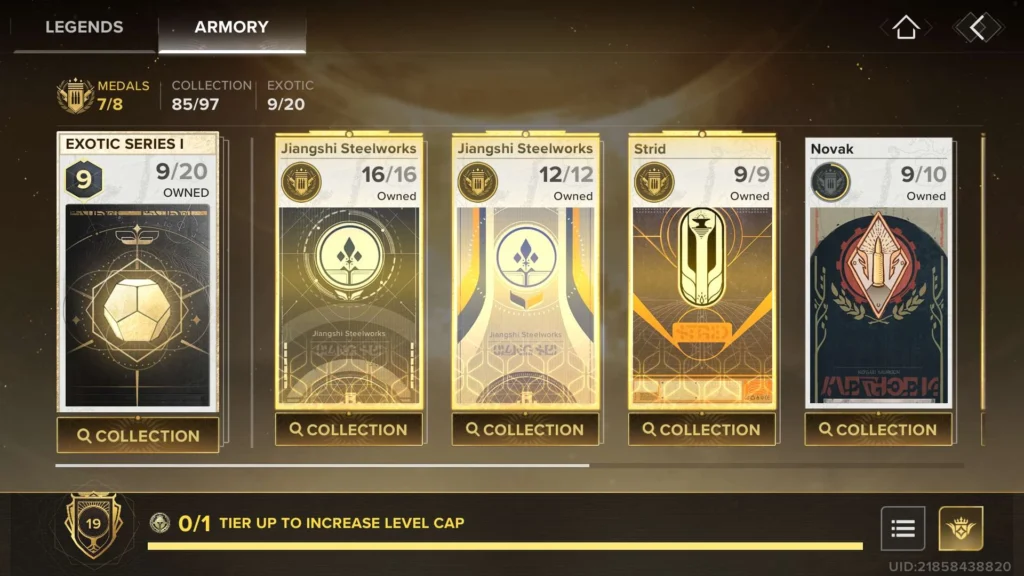Click the Medals 7/8 emblem icon

pos(75,96)
